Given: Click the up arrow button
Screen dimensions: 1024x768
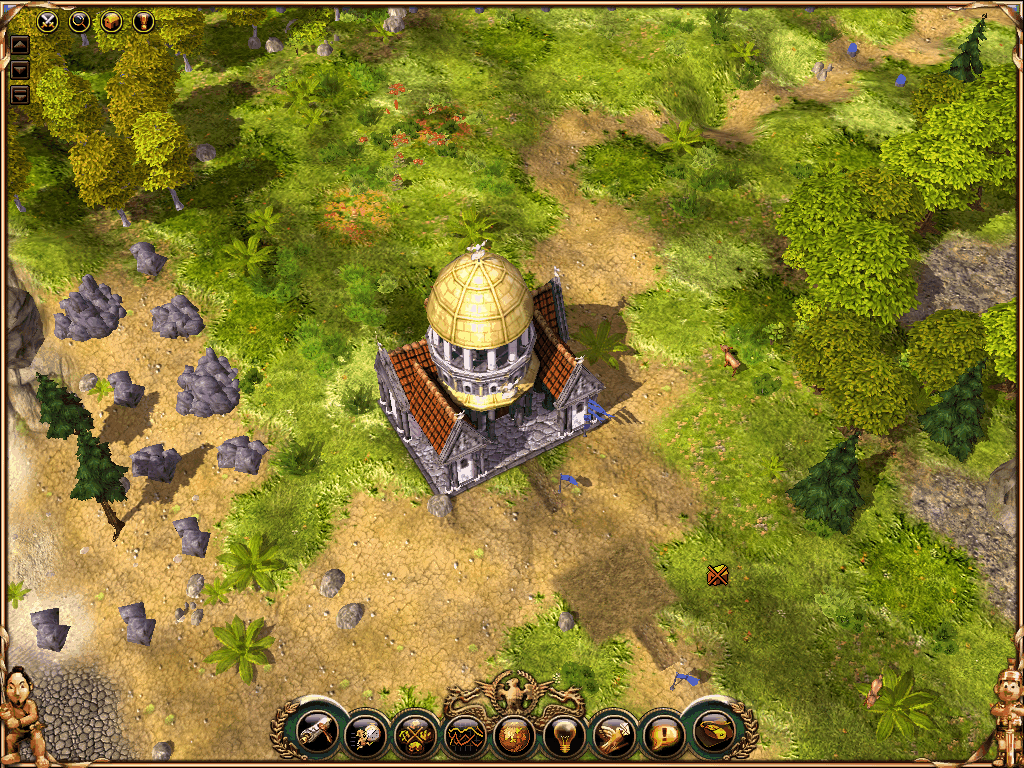Looking at the screenshot, I should point(19,45).
